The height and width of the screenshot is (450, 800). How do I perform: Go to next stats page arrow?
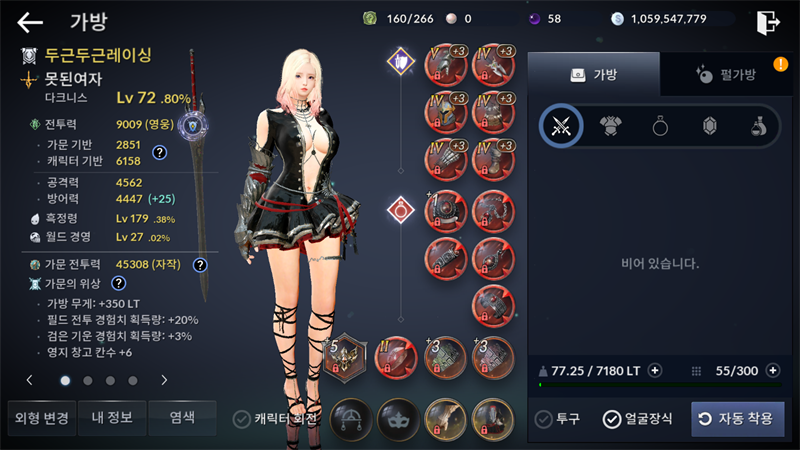[164, 380]
